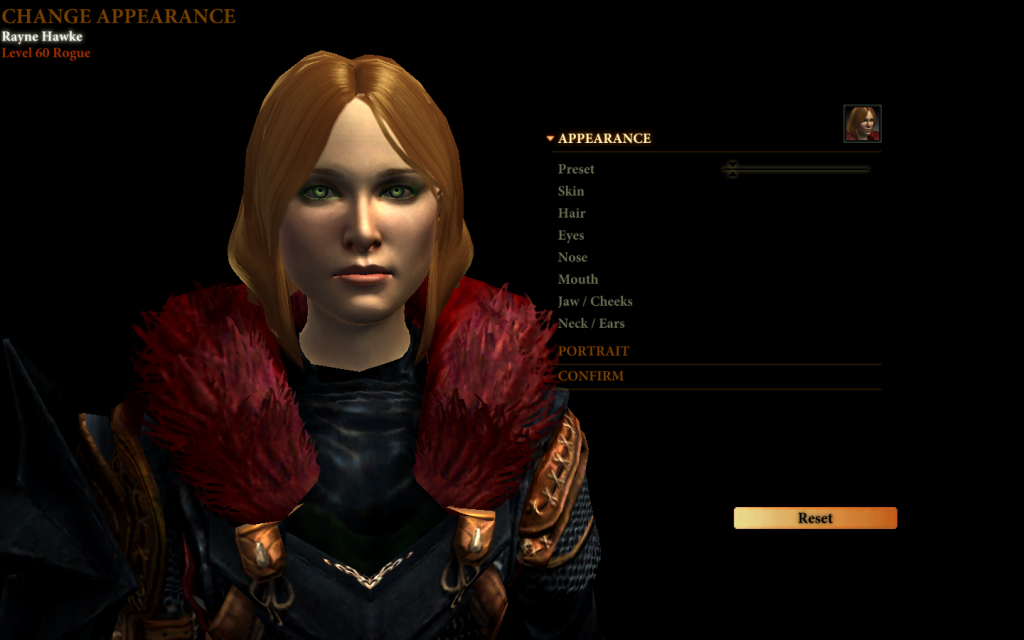Expand the Portrait section
Viewport: 1024px width, 640px height.
[594, 351]
